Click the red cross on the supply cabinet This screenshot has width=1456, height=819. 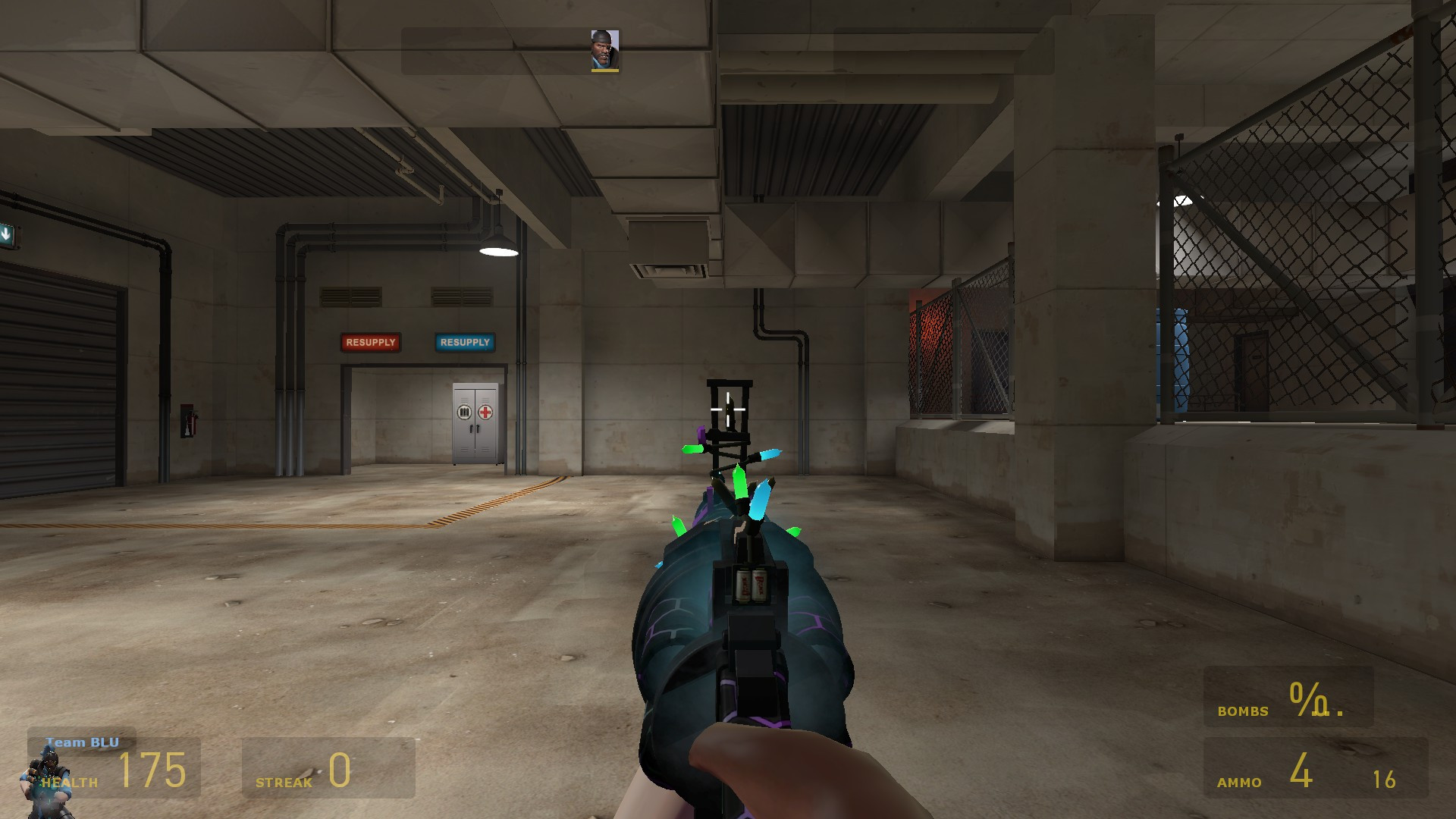[x=486, y=412]
